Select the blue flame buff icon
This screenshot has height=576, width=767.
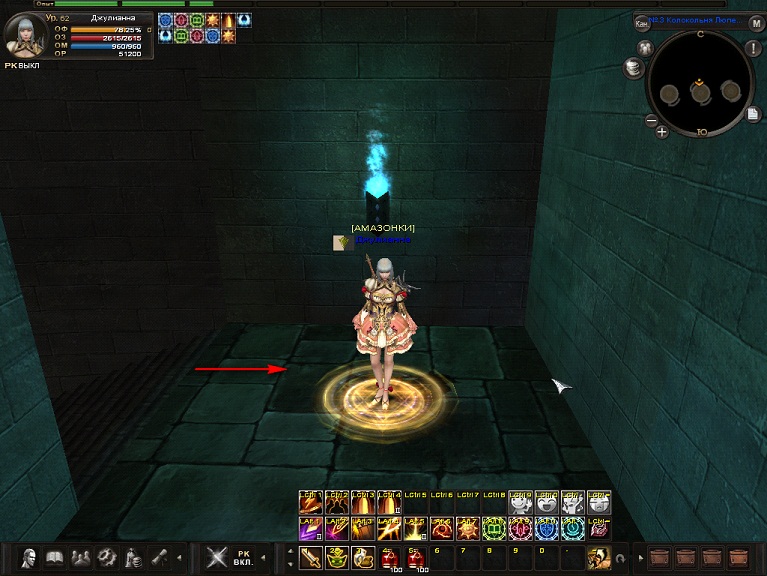tap(244, 20)
